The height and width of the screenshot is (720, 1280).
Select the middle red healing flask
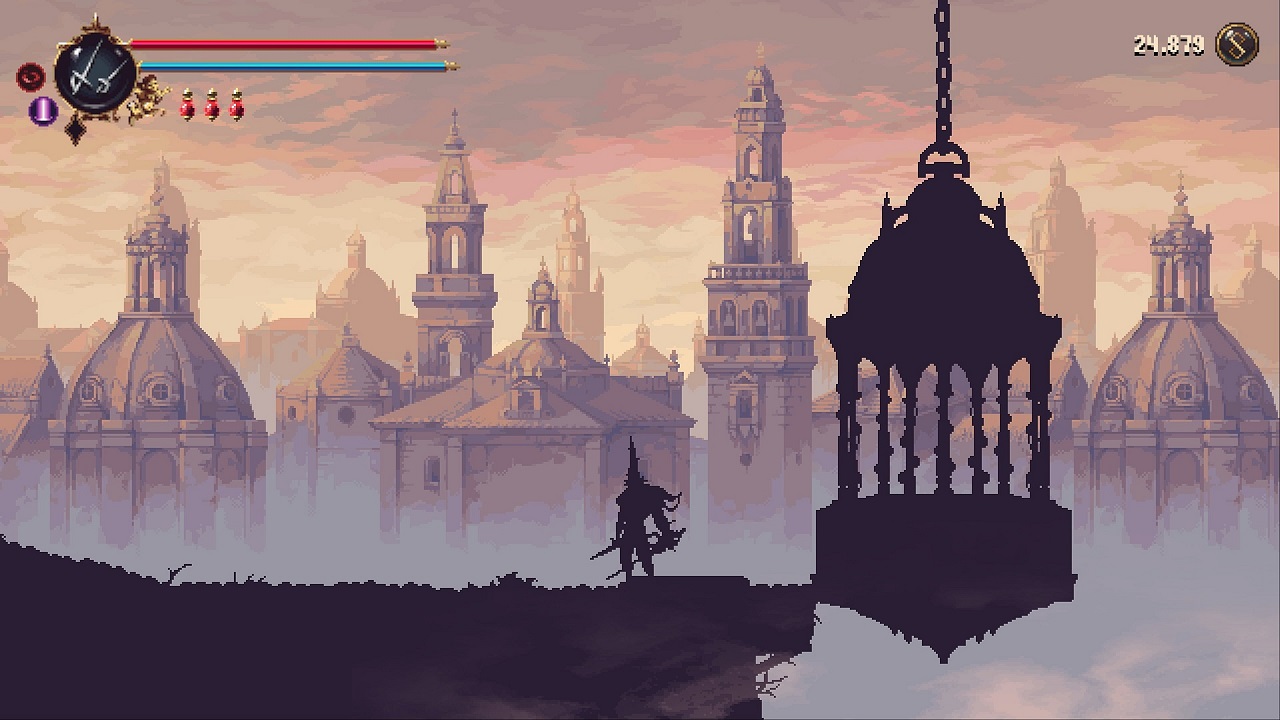213,106
